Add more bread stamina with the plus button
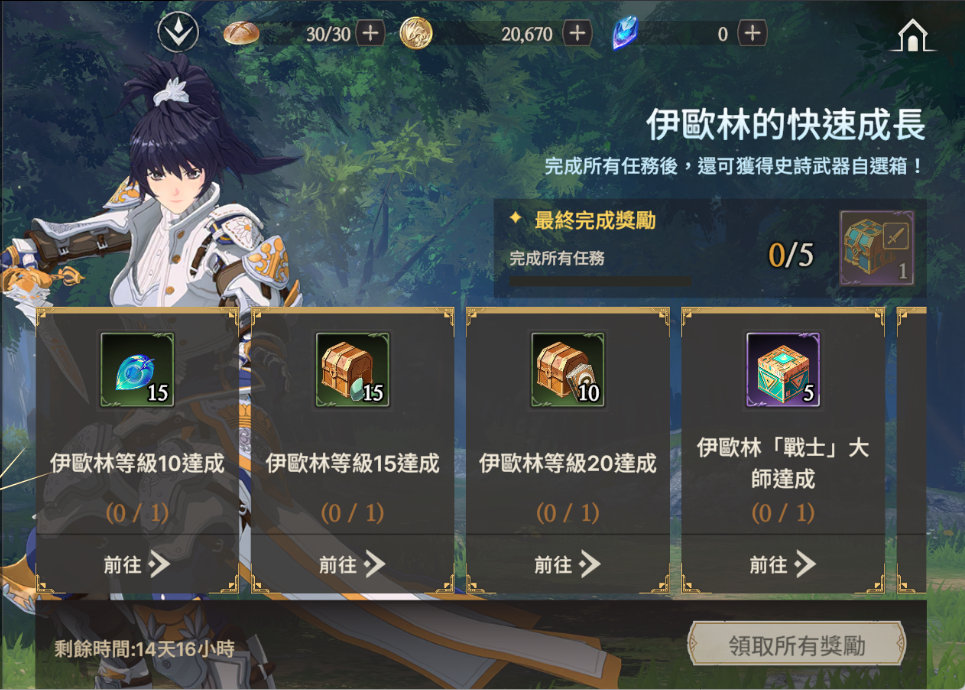 (371, 33)
